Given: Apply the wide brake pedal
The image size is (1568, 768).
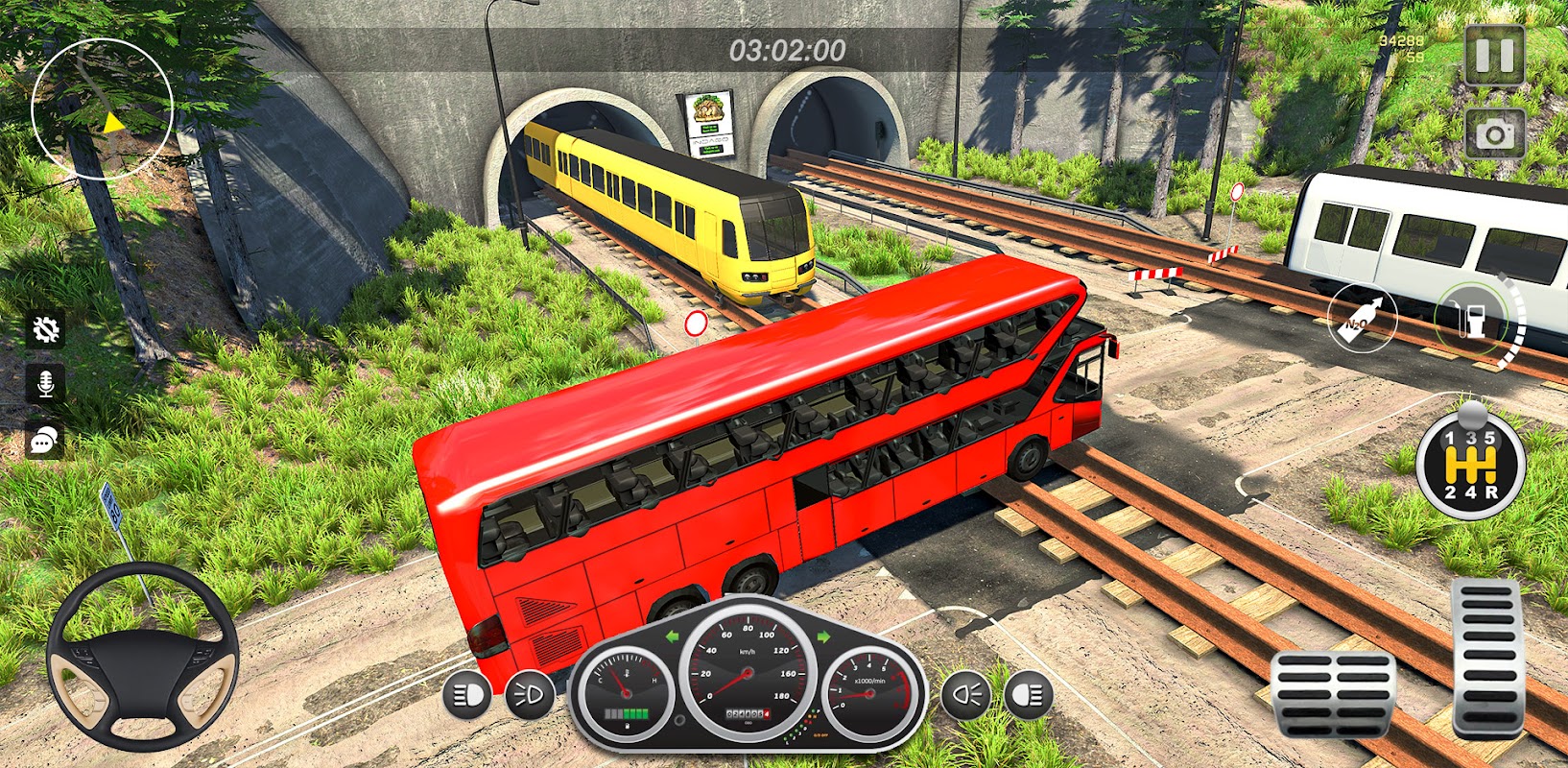Looking at the screenshot, I should click(1333, 693).
